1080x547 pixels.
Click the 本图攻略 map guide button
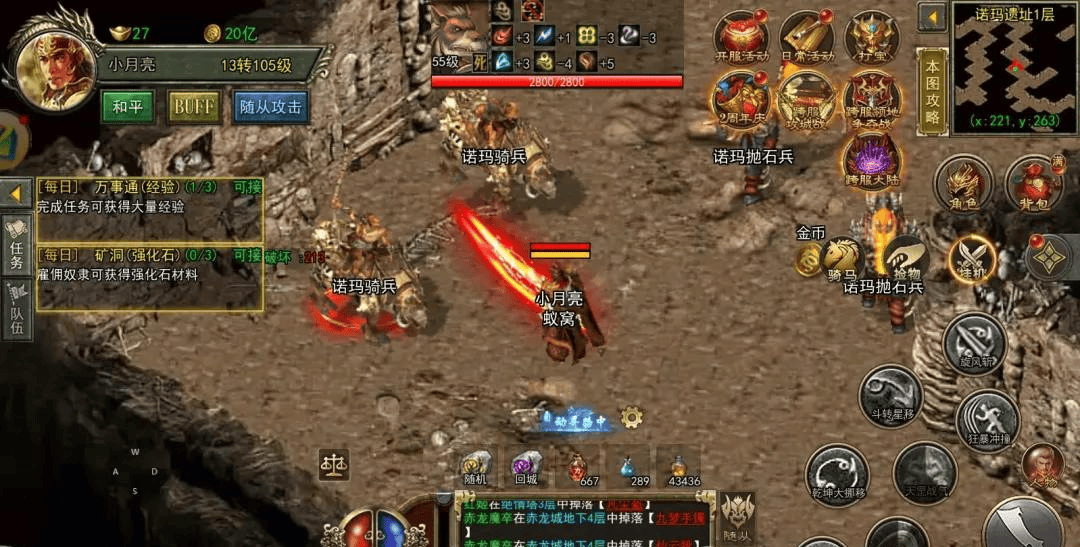coord(932,91)
